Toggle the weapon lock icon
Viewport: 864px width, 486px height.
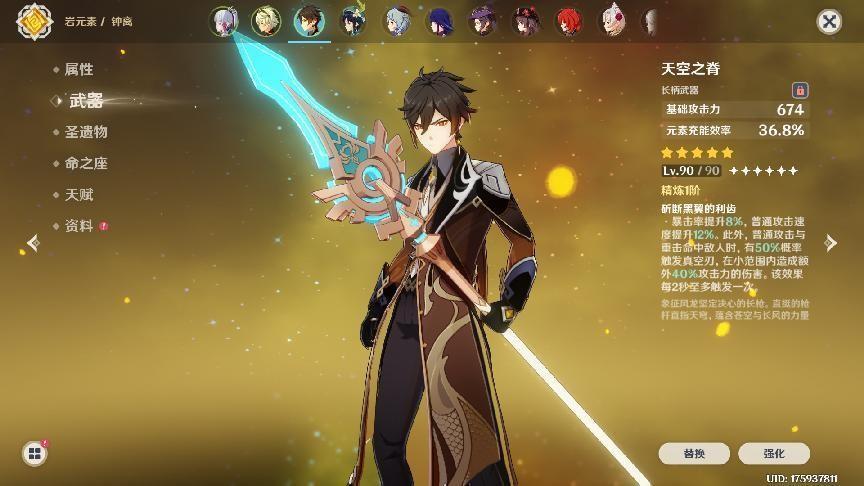[799, 90]
